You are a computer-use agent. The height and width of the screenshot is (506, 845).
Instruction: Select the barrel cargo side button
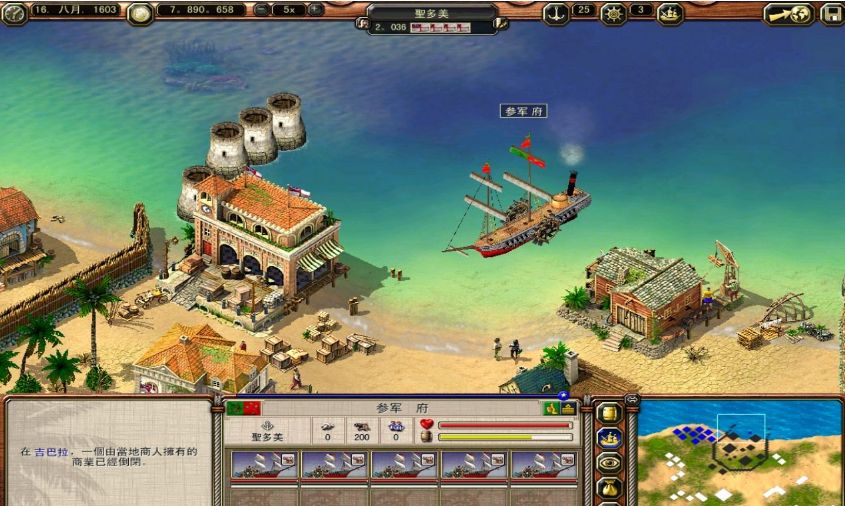click(608, 412)
